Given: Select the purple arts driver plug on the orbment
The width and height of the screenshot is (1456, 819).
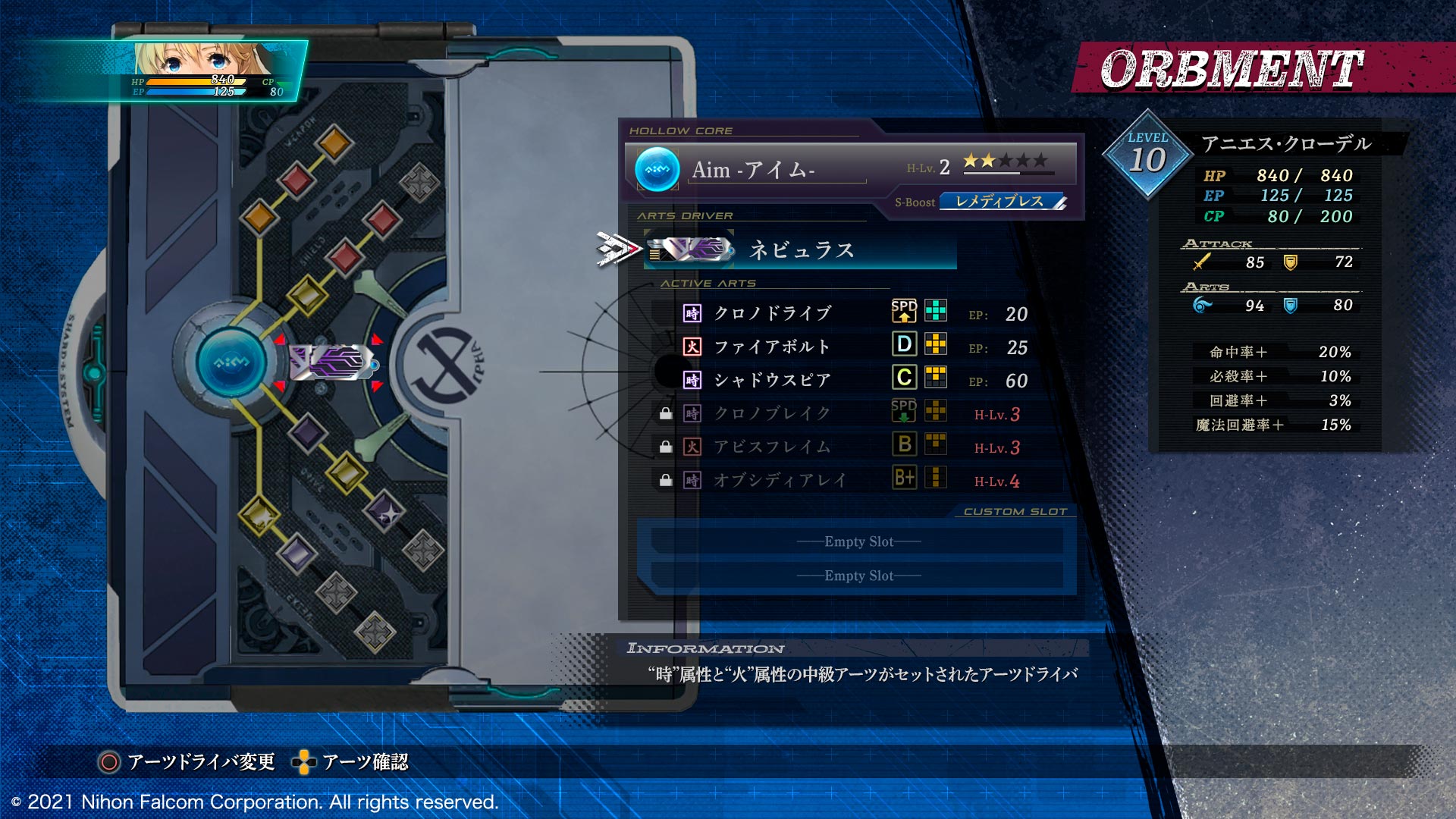Looking at the screenshot, I should [x=331, y=362].
